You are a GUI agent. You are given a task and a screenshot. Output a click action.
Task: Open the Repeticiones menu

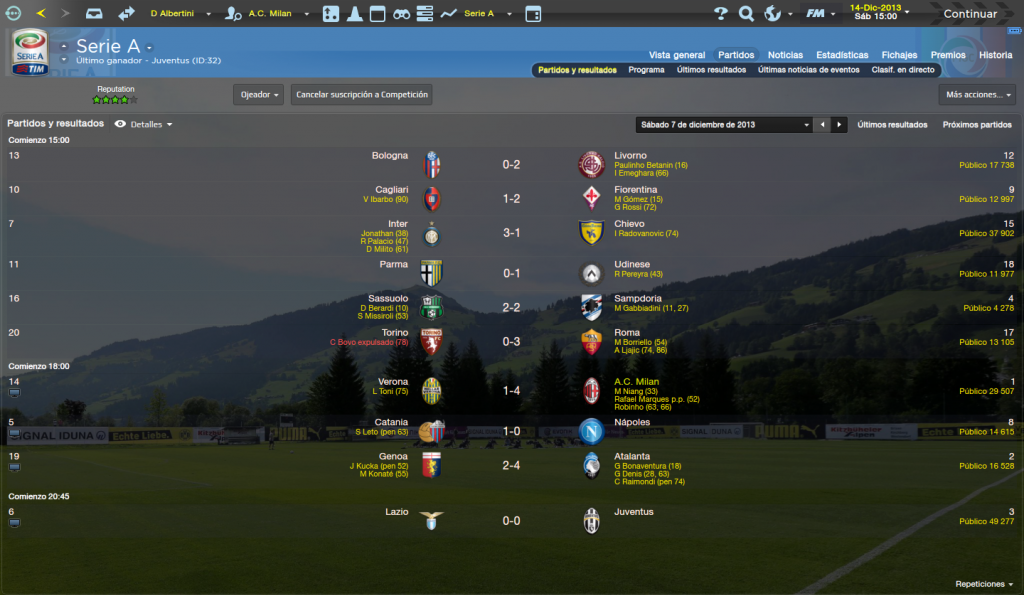coord(983,584)
